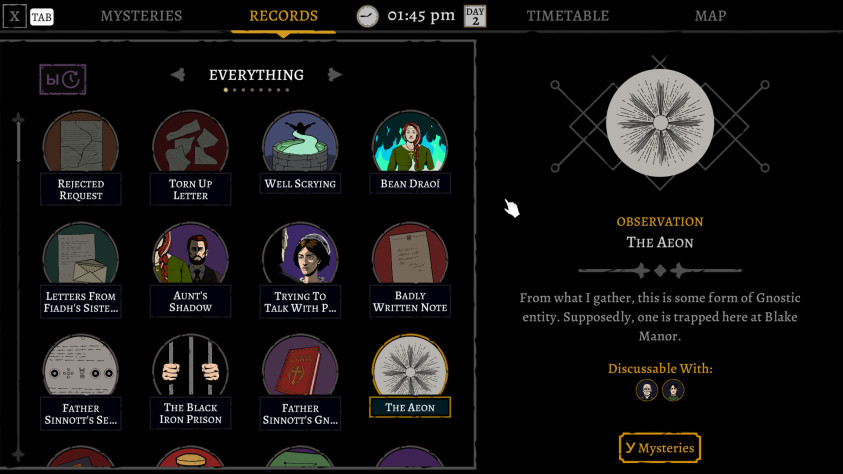The width and height of the screenshot is (843, 474).
Task: Open the Timetable tab
Action: point(567,16)
